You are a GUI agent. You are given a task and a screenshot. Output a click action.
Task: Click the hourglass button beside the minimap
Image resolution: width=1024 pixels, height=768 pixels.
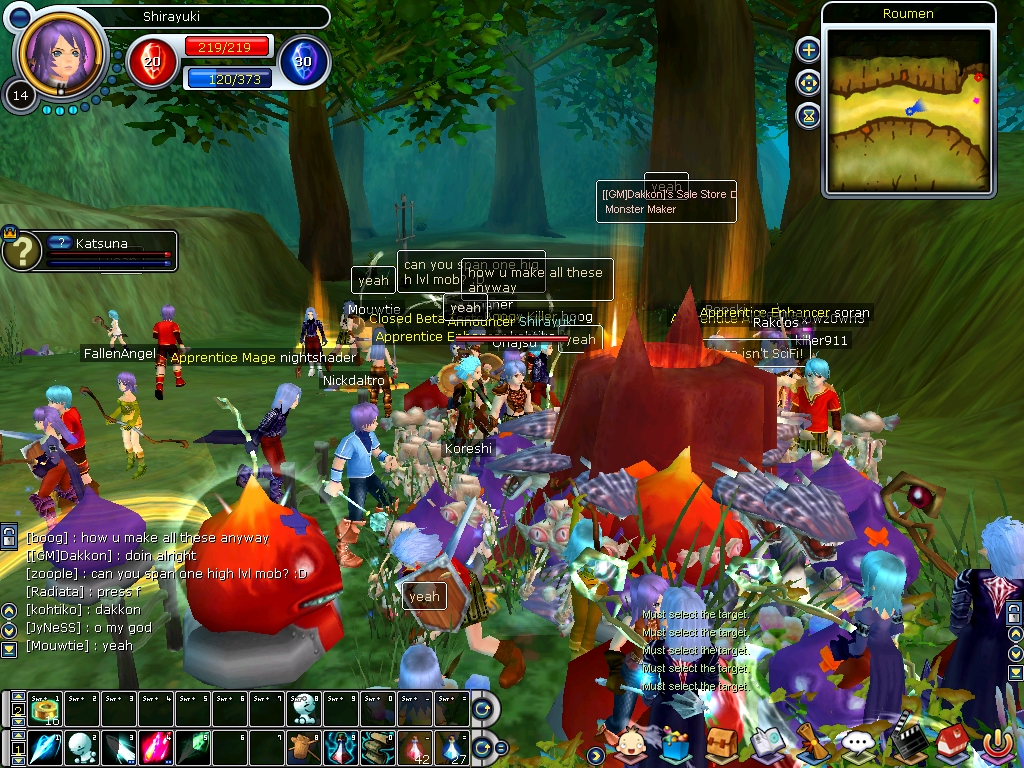[x=808, y=116]
